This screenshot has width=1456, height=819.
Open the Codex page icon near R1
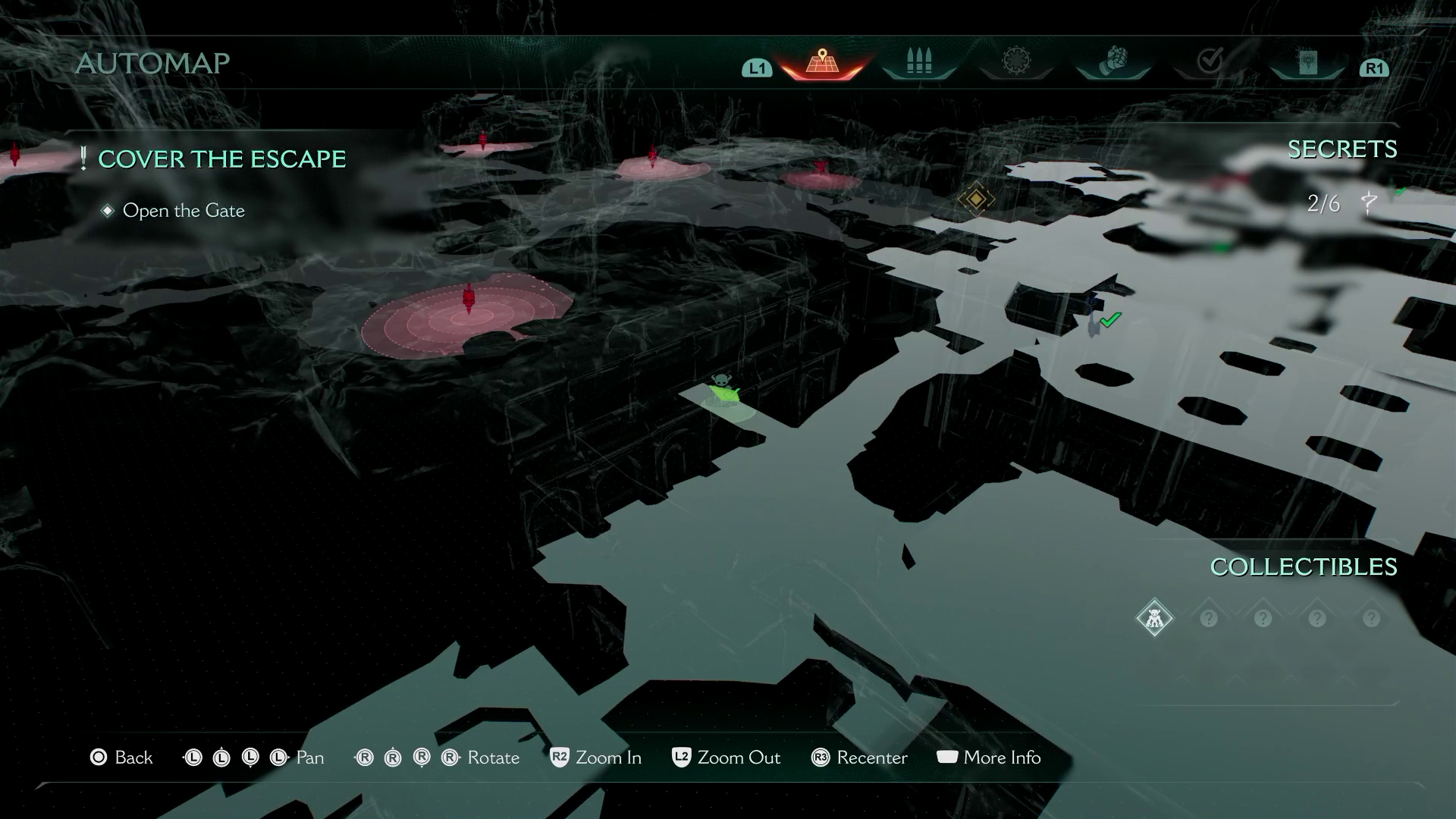coord(1309,61)
